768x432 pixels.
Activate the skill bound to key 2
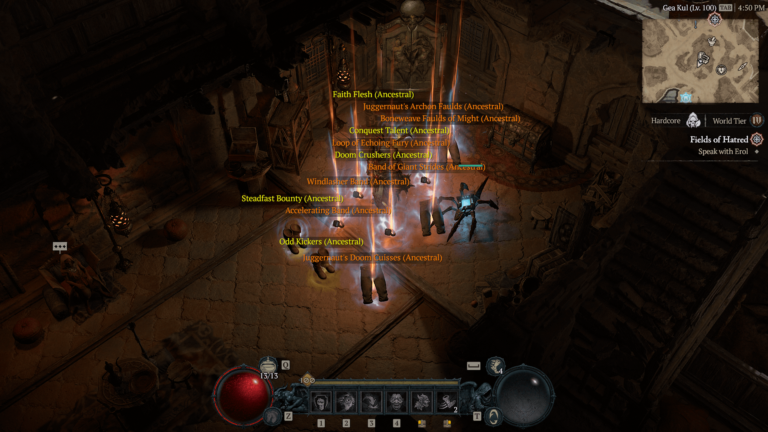pyautogui.click(x=346, y=402)
